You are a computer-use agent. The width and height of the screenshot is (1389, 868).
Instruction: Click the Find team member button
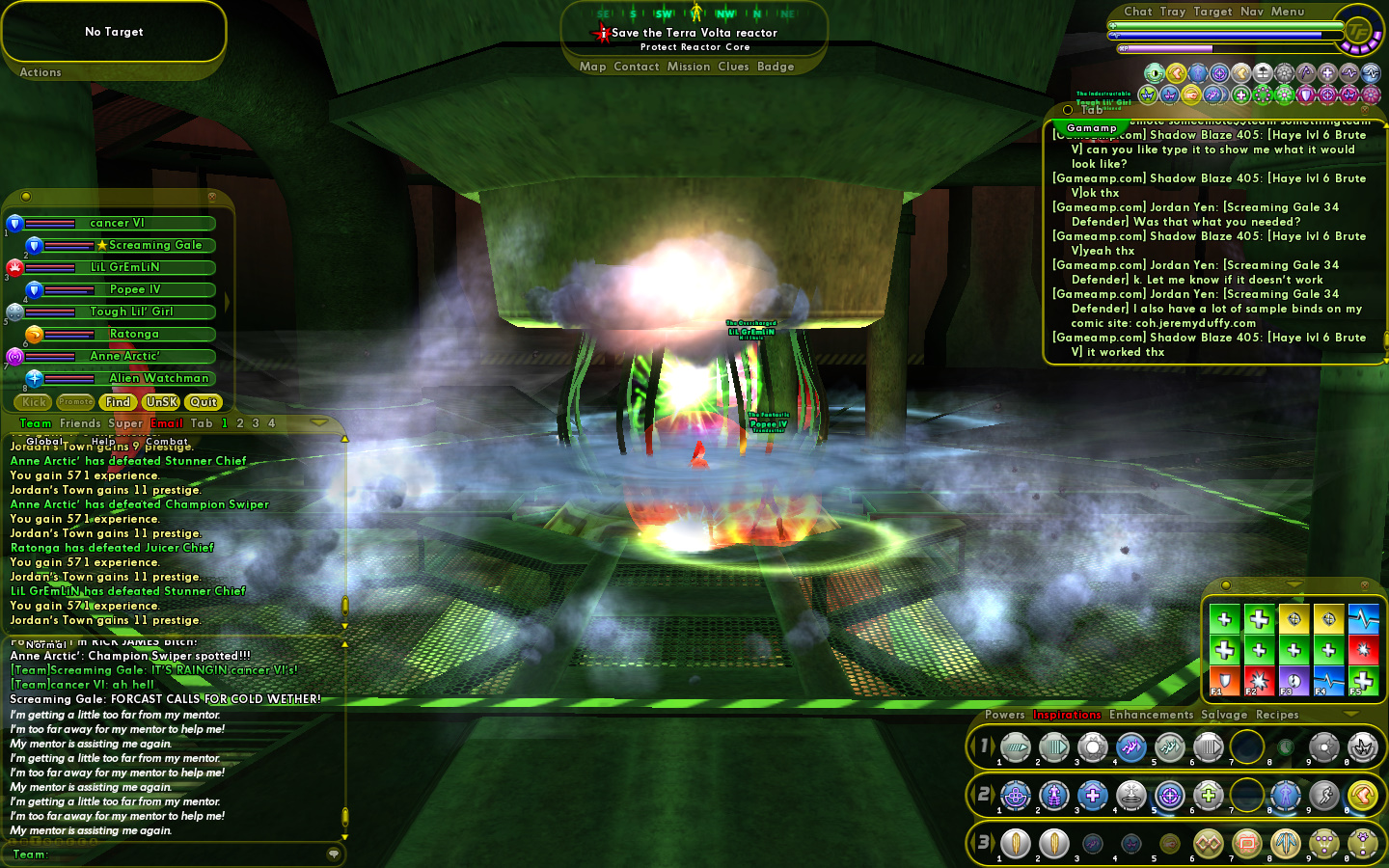coord(118,402)
